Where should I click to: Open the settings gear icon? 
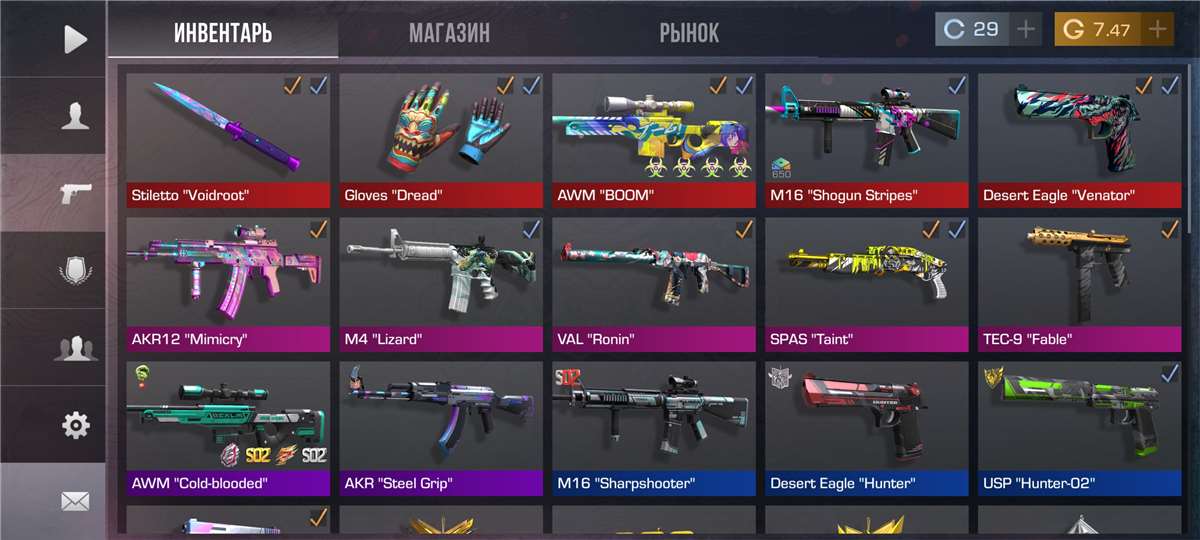(x=75, y=425)
